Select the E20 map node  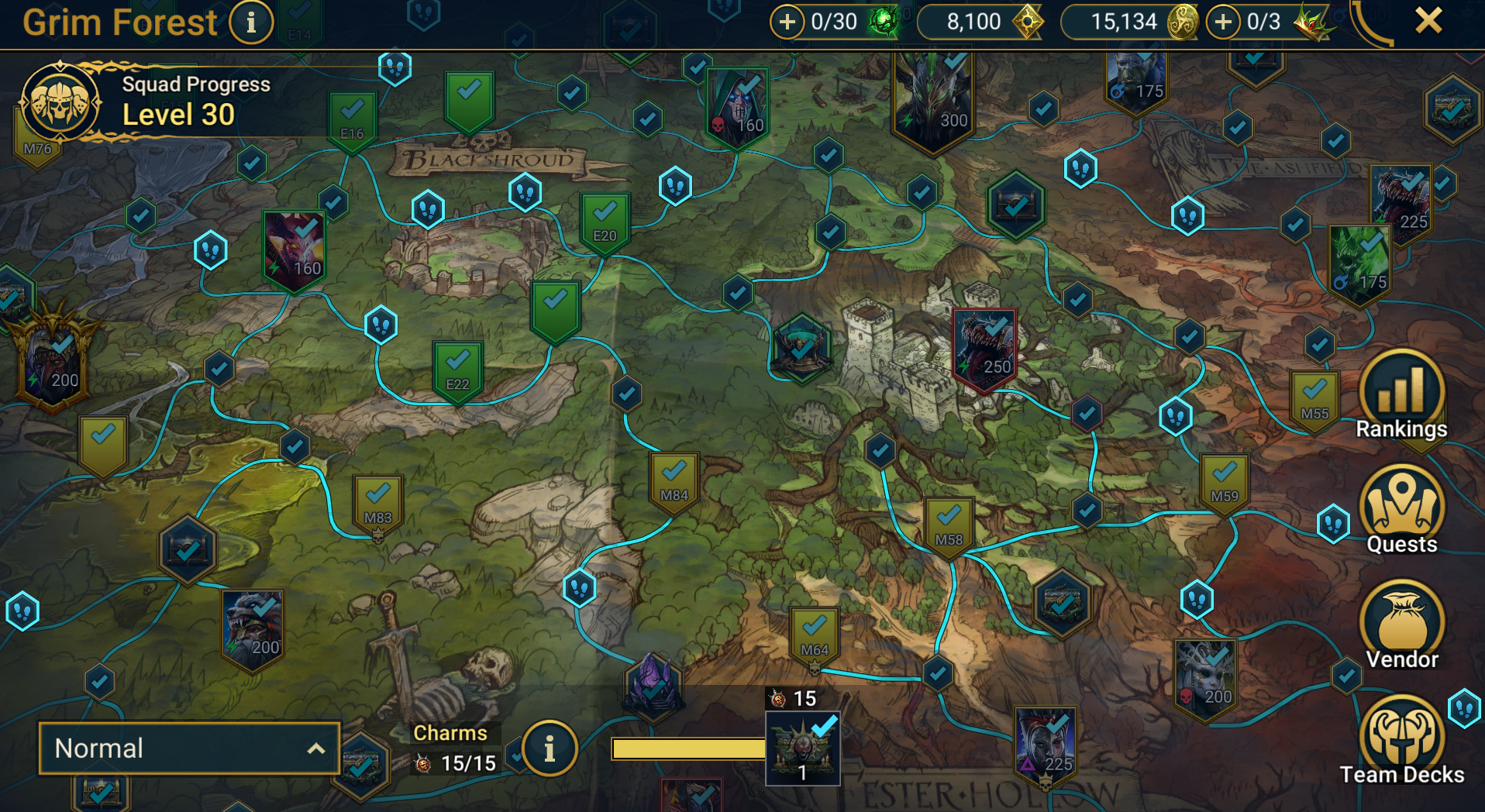605,221
